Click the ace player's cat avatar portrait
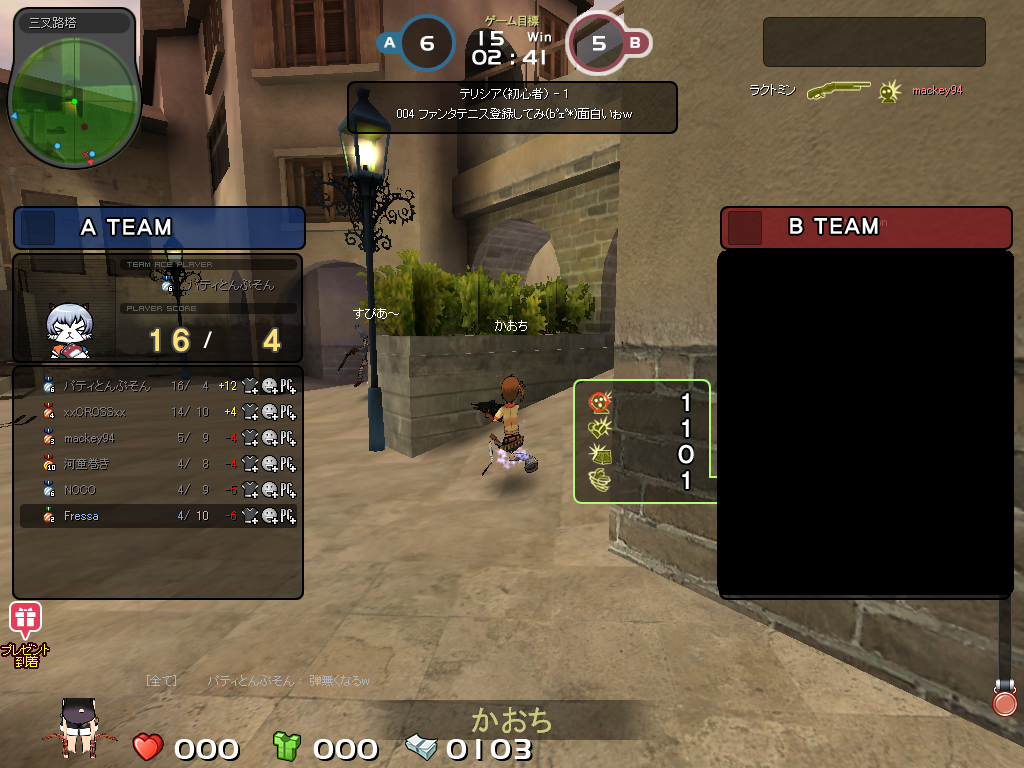1024x768 pixels. tap(70, 330)
